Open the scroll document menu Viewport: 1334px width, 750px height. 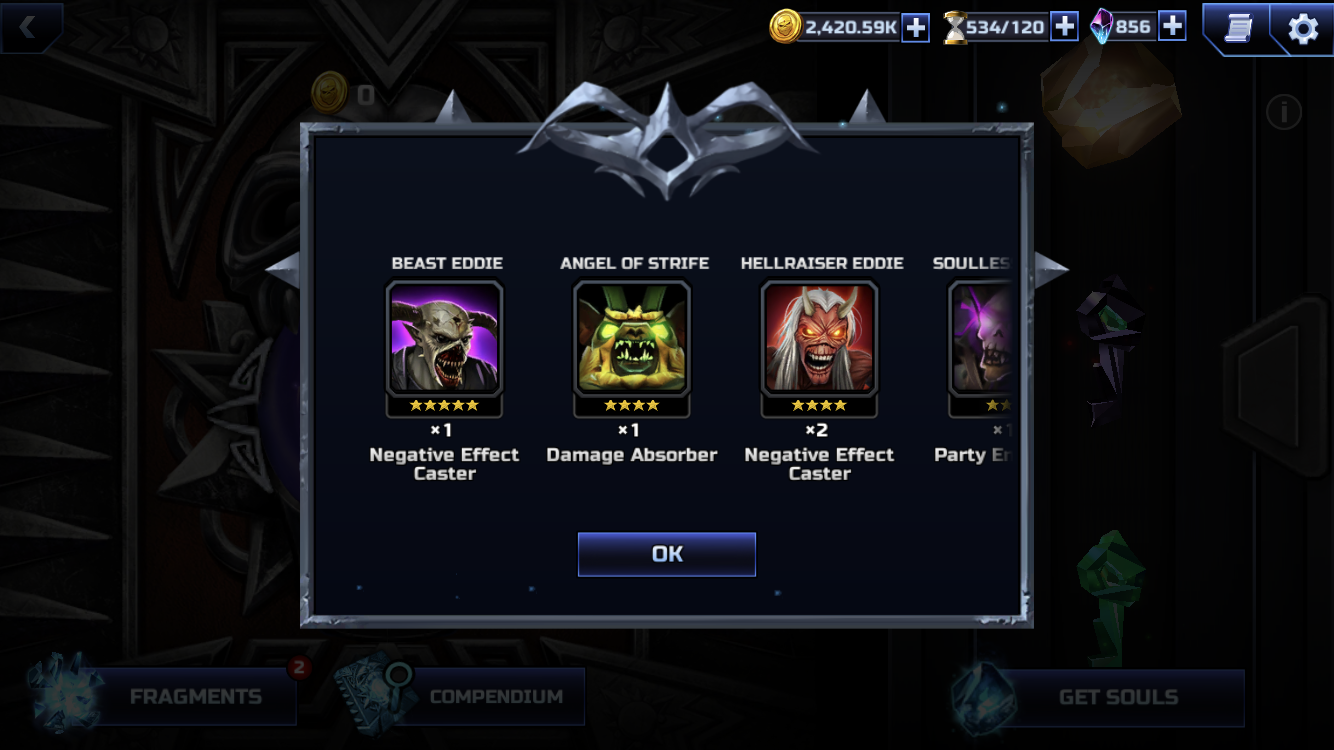[x=1238, y=28]
